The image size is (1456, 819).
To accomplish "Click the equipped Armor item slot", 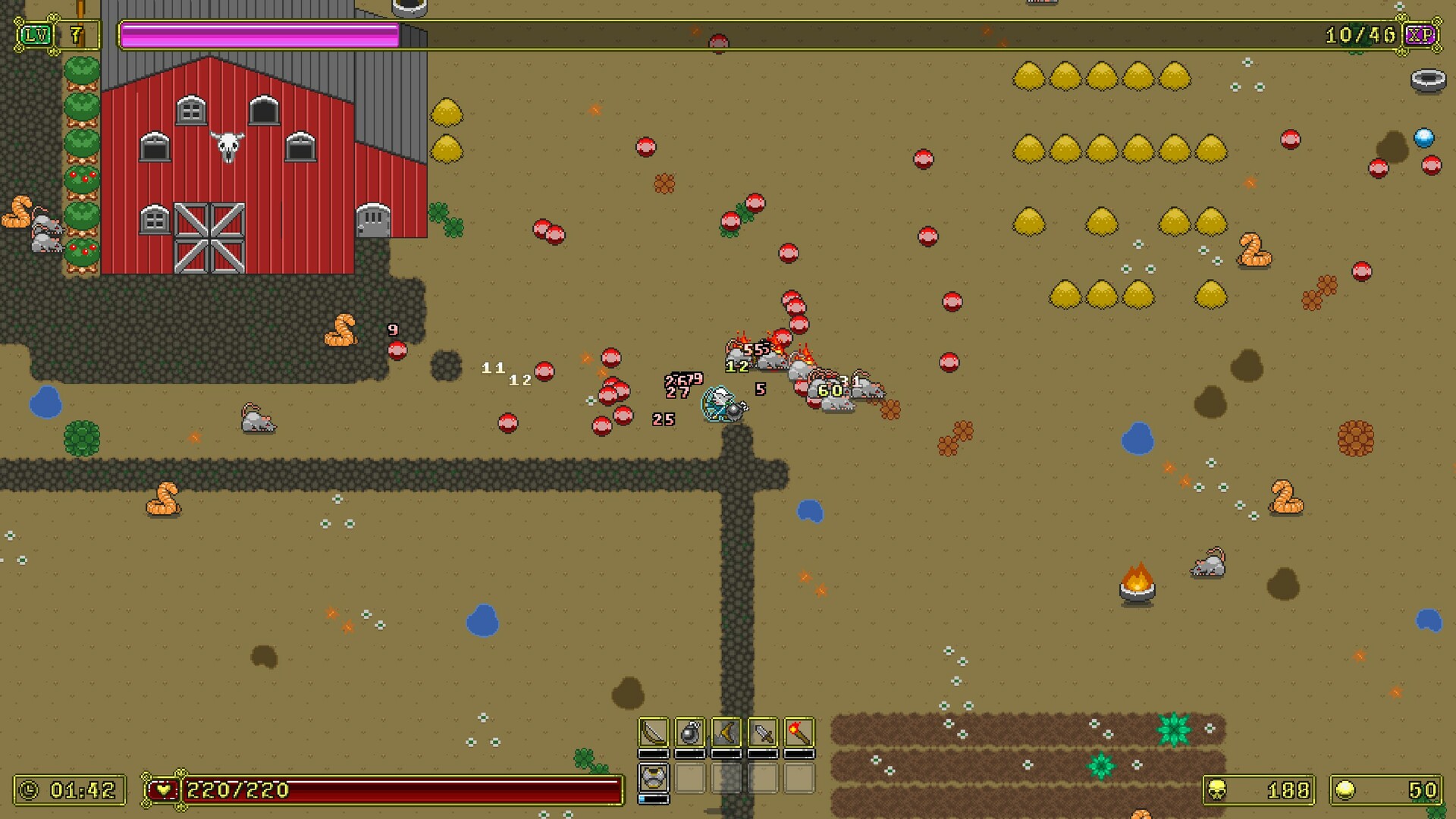I will click(x=654, y=779).
